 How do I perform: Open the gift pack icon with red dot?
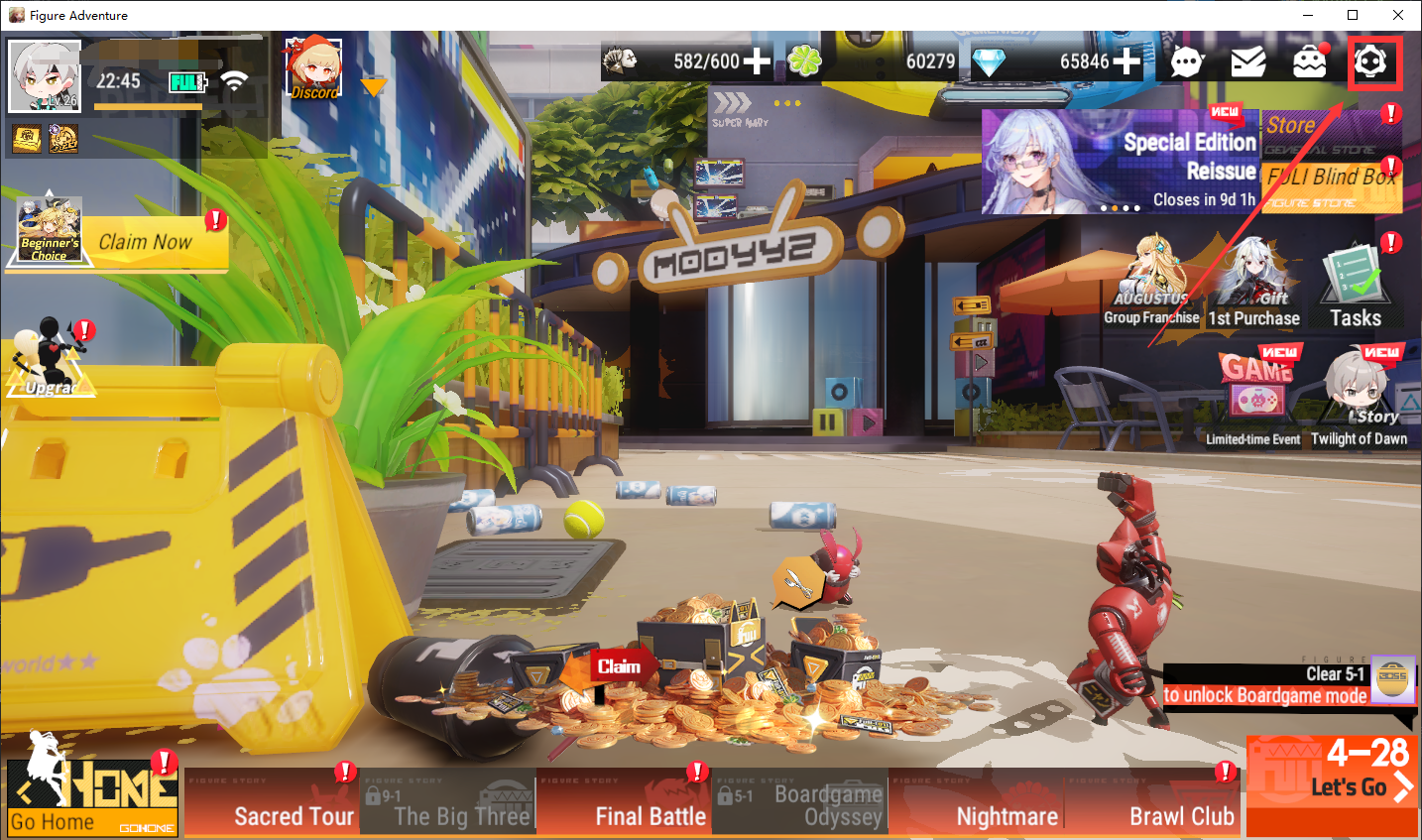[x=1311, y=61]
